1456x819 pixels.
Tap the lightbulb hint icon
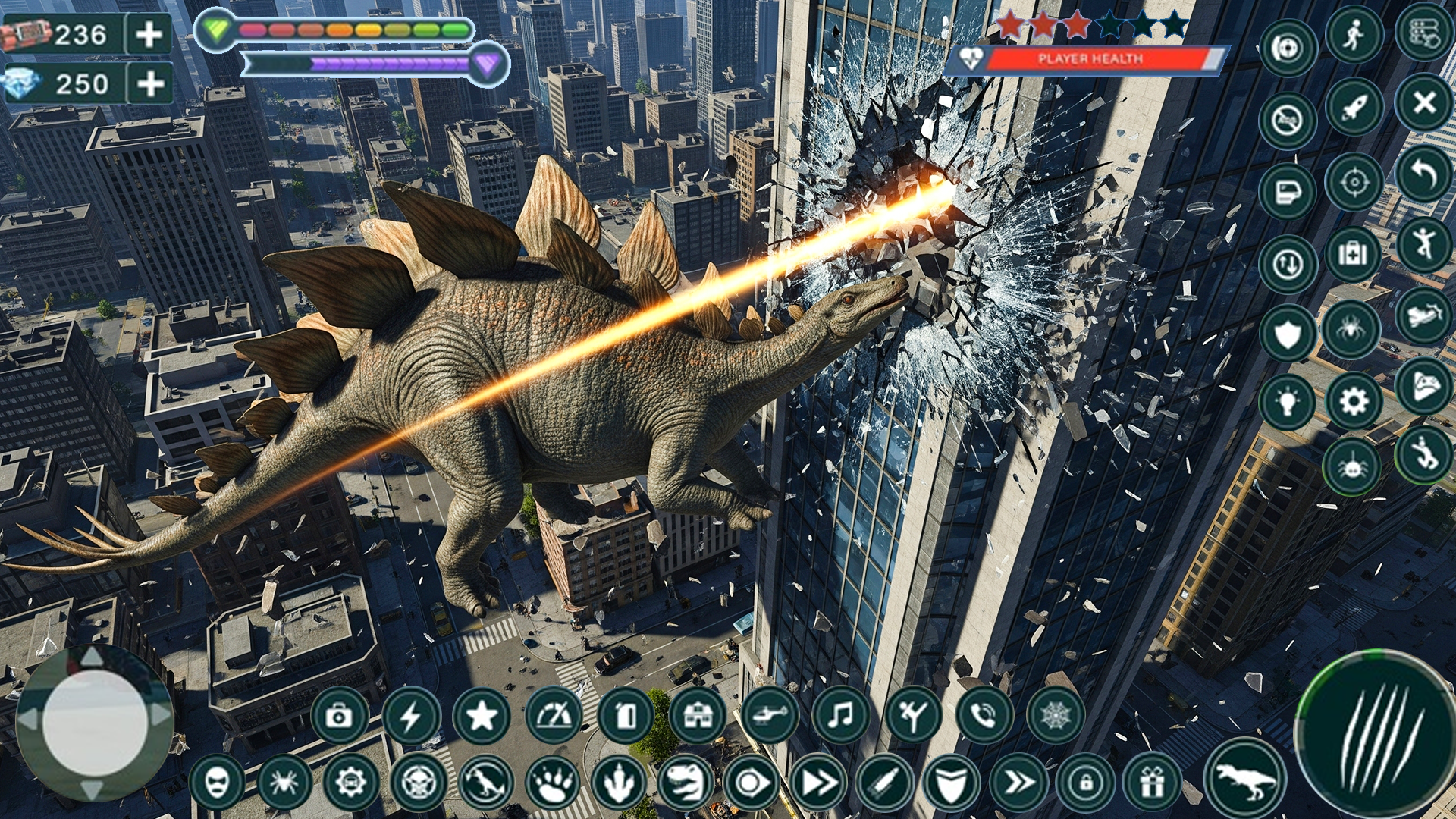[x=1287, y=402]
